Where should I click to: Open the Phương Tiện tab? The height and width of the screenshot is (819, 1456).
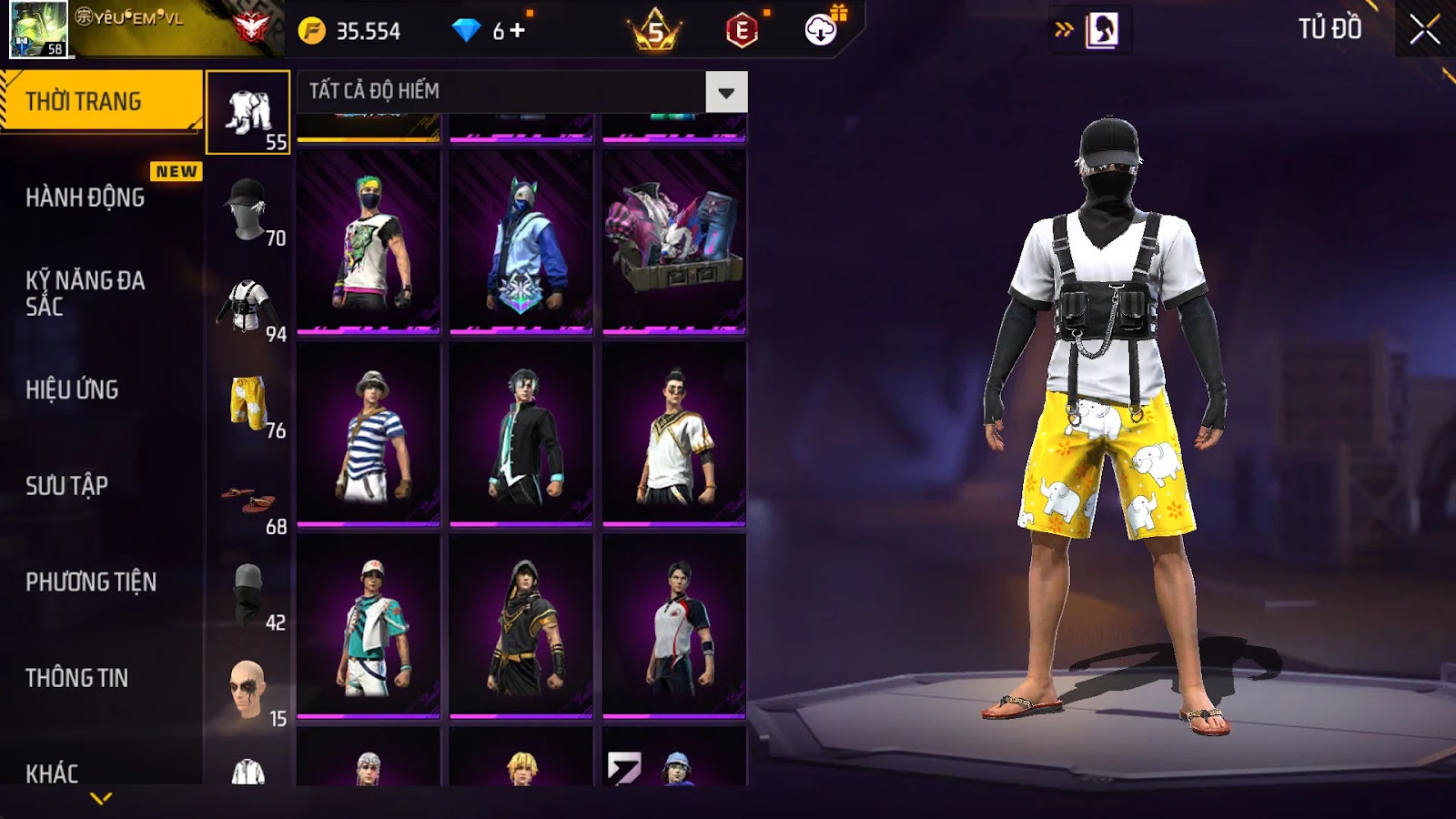click(91, 581)
